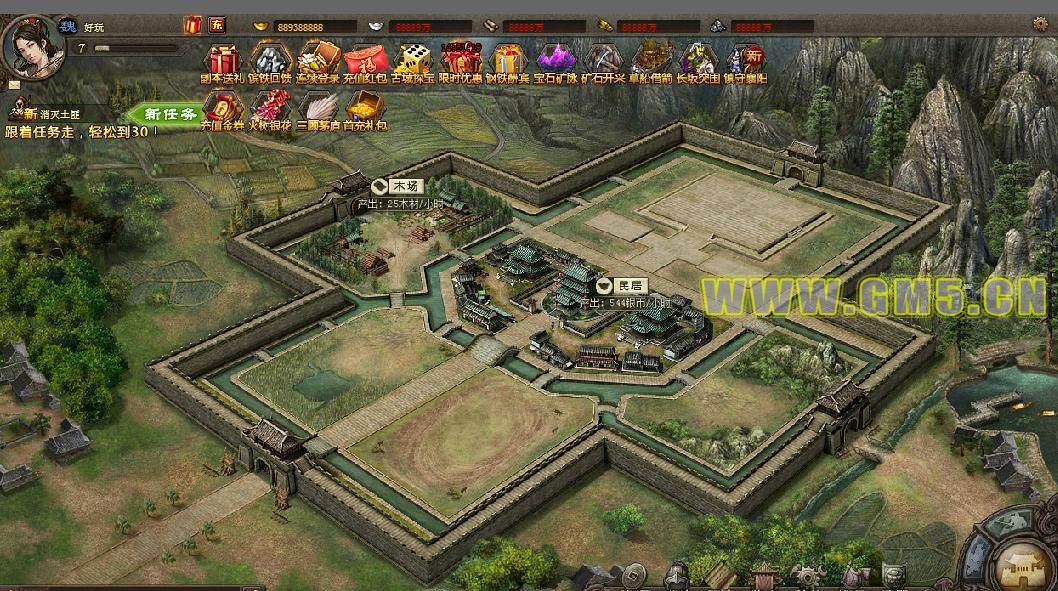The width and height of the screenshot is (1058, 591).
Task: Open the 古城探宝 dice event
Action: [x=413, y=62]
